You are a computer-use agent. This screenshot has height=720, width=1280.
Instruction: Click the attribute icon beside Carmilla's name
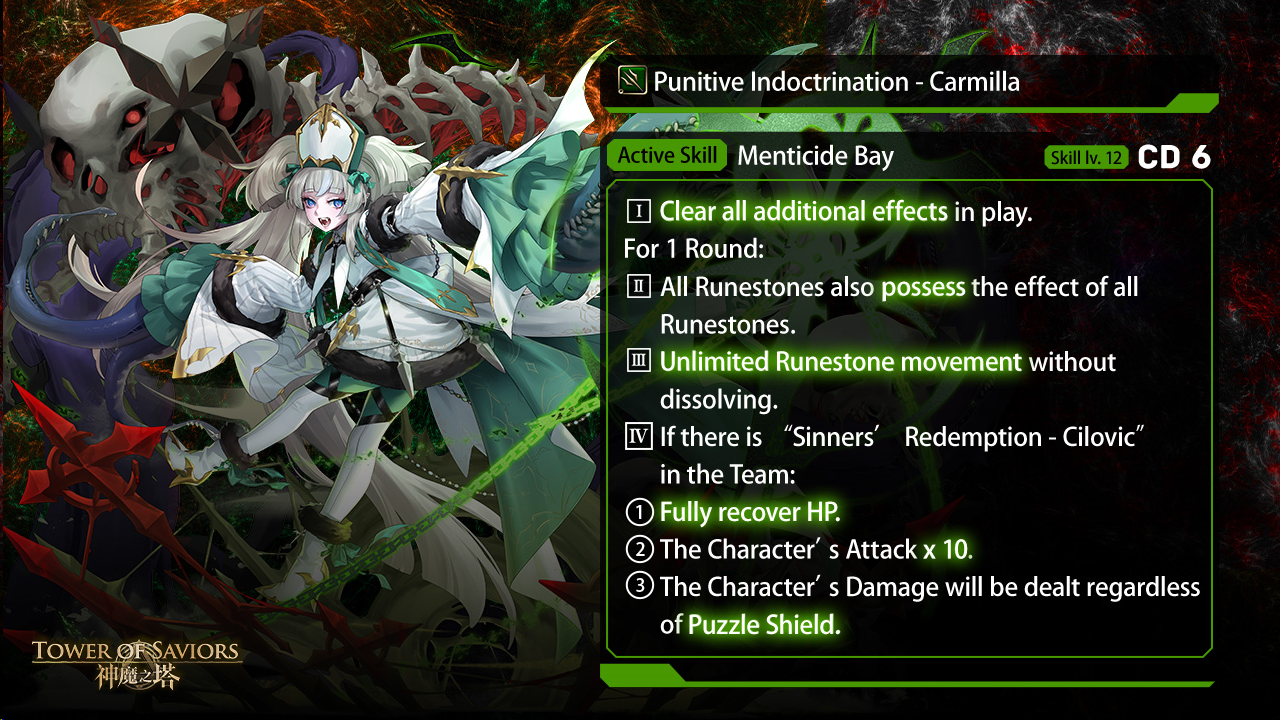click(632, 80)
